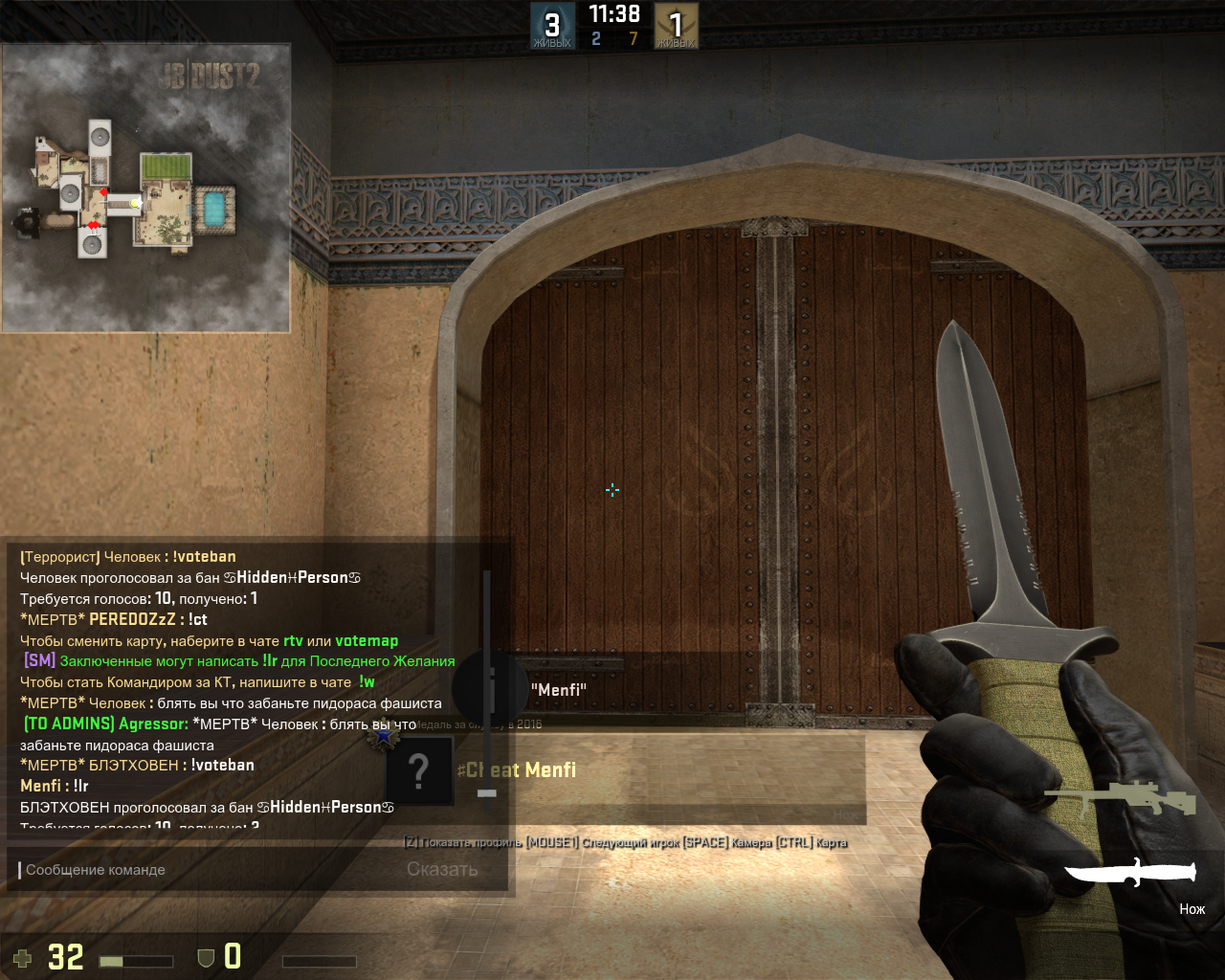Select the sniper rifle weapon icon
This screenshot has width=1225, height=980.
(1120, 797)
